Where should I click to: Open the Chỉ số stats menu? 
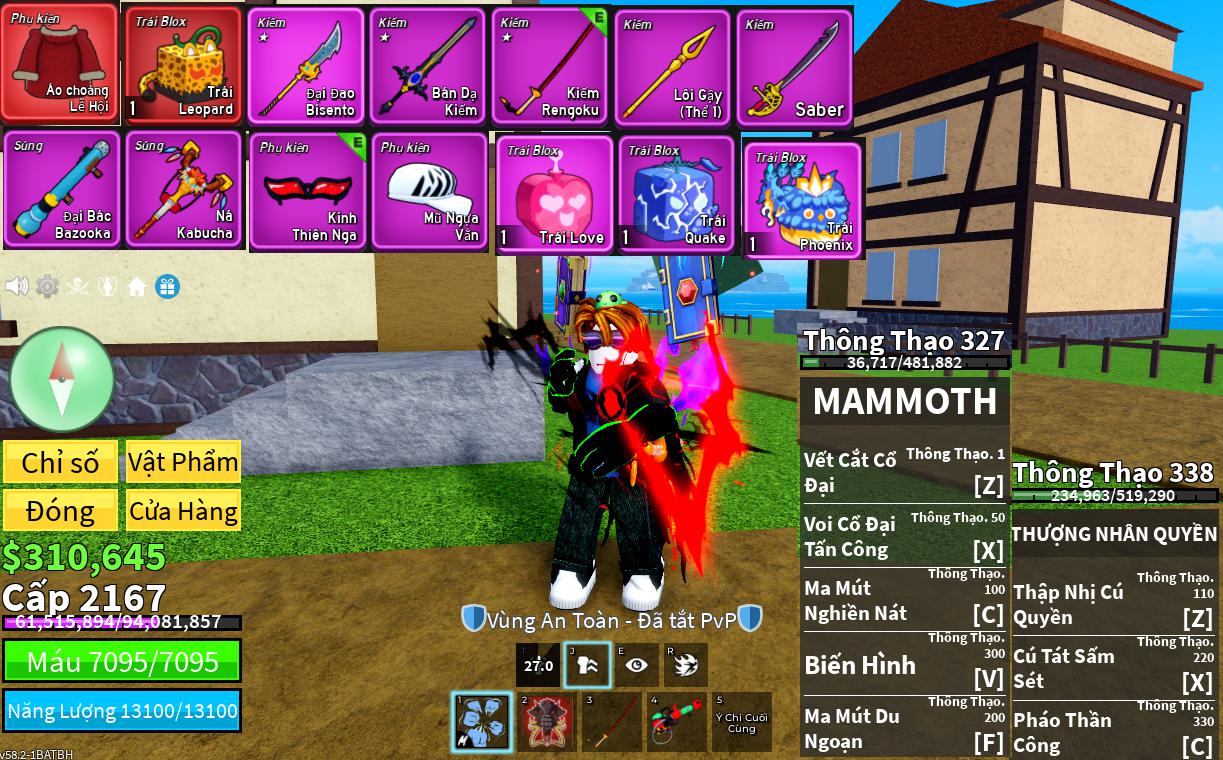point(60,462)
